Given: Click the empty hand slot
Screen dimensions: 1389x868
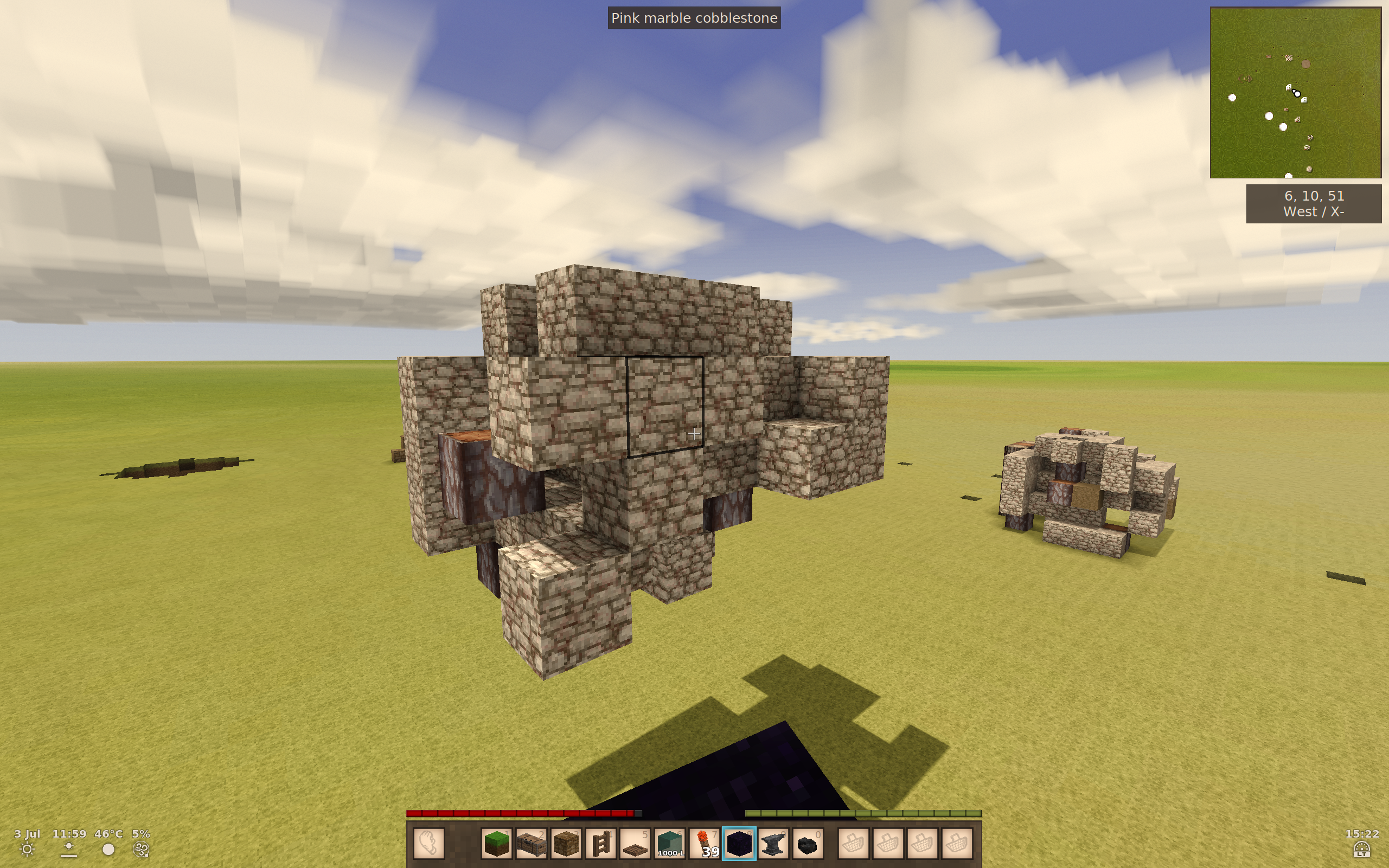Looking at the screenshot, I should (429, 844).
